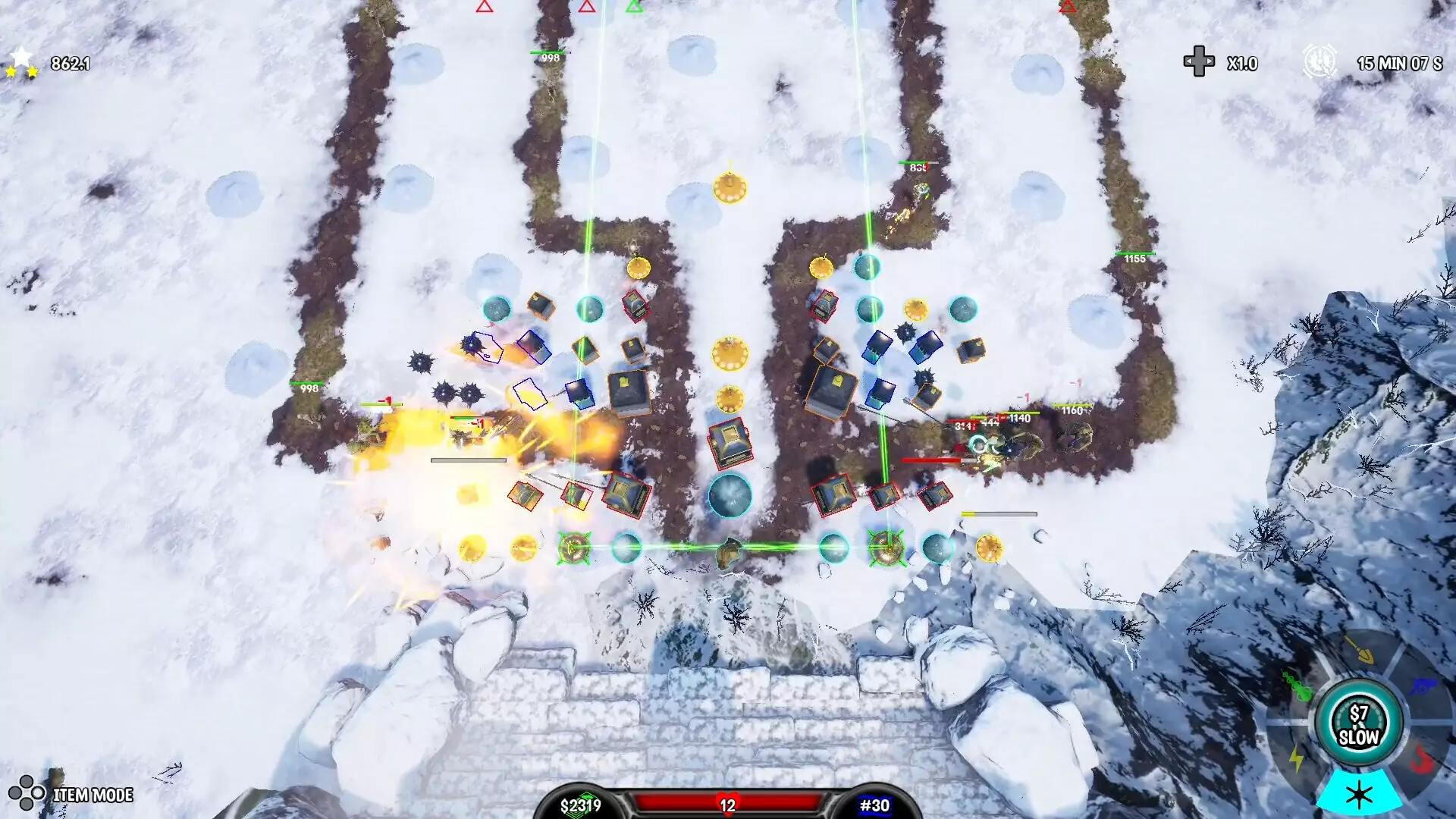1456x819 pixels.
Task: Buy the $7 Slow tower from wheel center
Action: (1358, 724)
